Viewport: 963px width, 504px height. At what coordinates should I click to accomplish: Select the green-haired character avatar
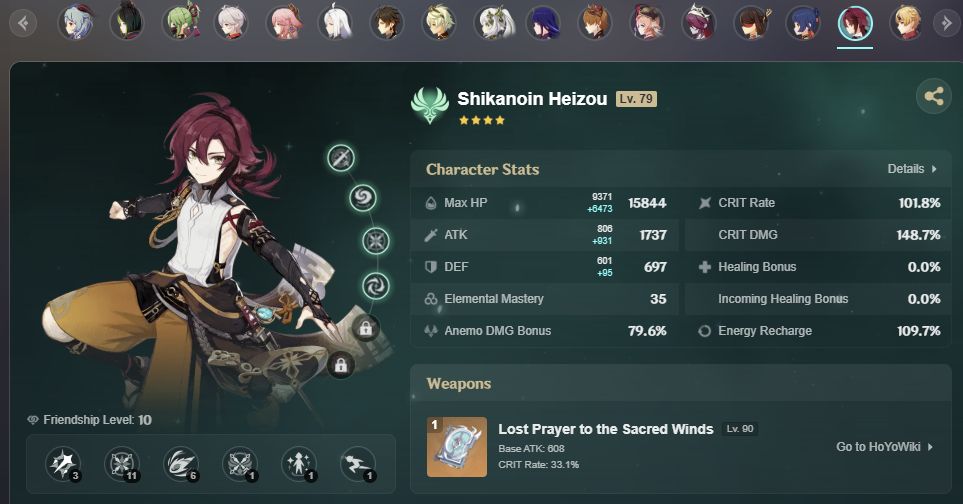point(179,21)
